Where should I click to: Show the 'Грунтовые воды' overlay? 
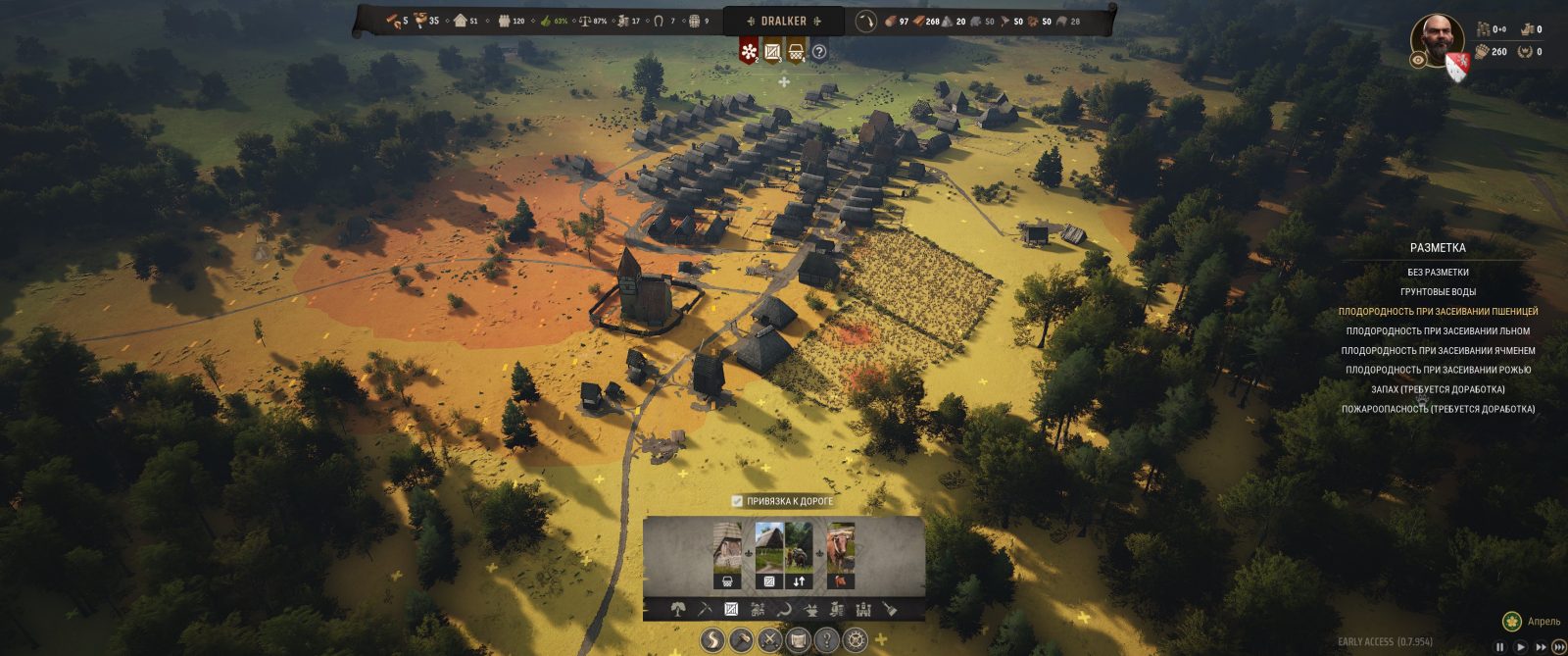tap(1438, 292)
